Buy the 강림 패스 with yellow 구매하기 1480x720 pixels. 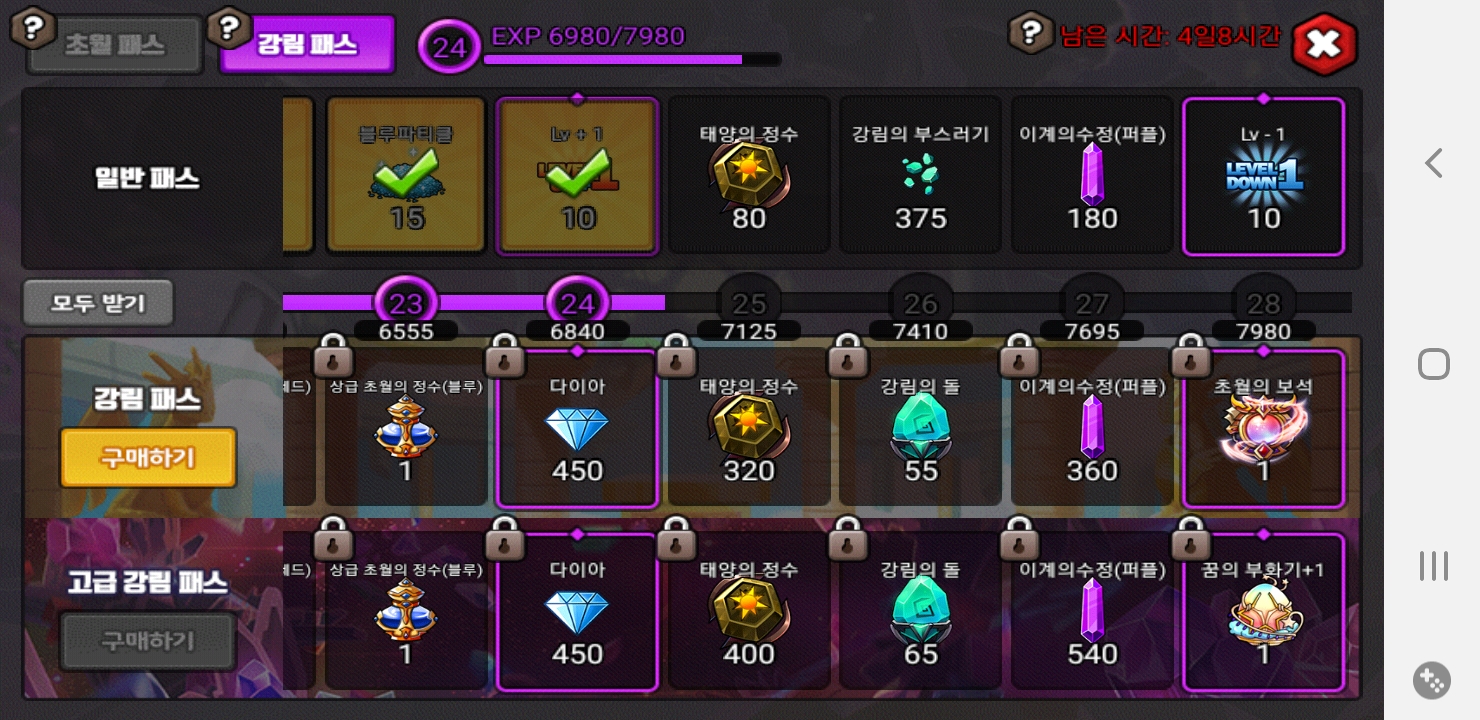click(148, 458)
